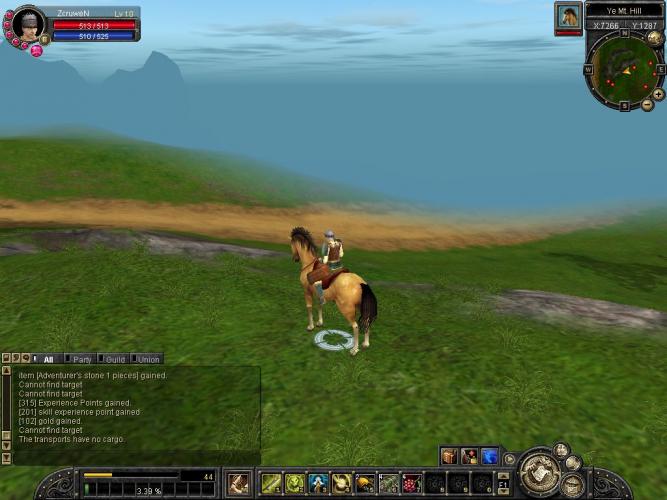Show the Union chat tab
Viewport: 667px width, 500px height.
coord(148,358)
